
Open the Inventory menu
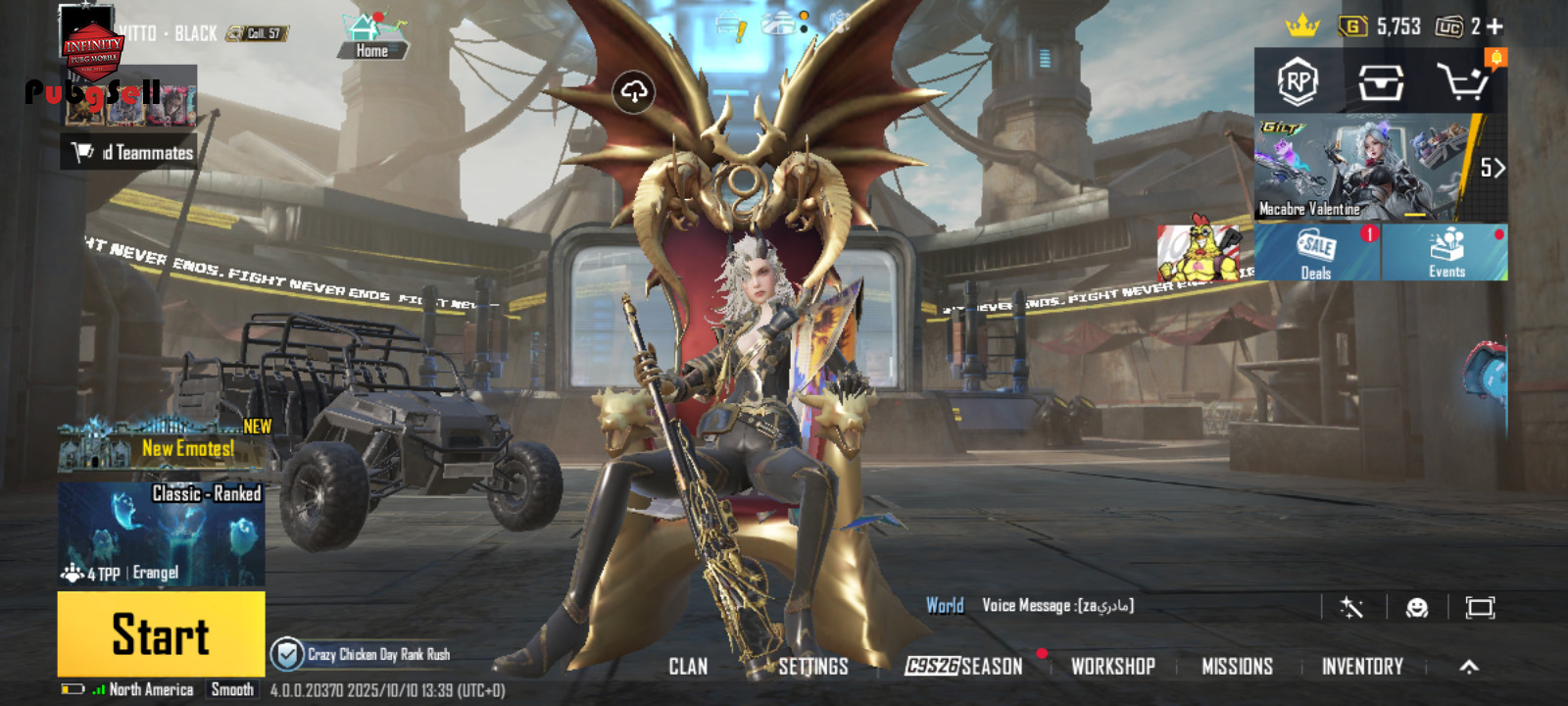(1362, 667)
